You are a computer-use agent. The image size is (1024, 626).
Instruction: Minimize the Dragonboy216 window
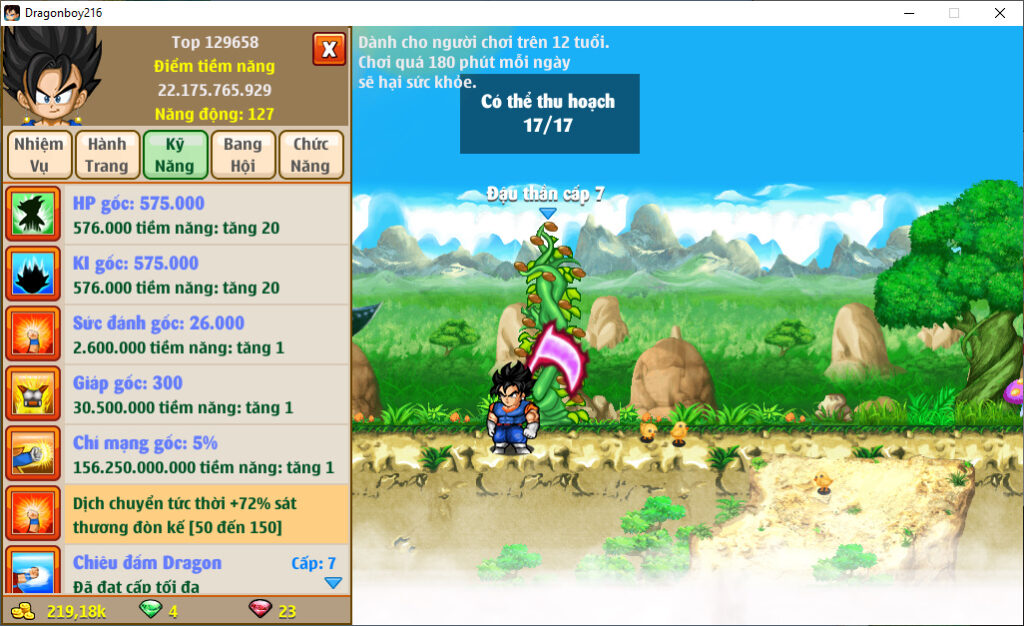(x=908, y=13)
